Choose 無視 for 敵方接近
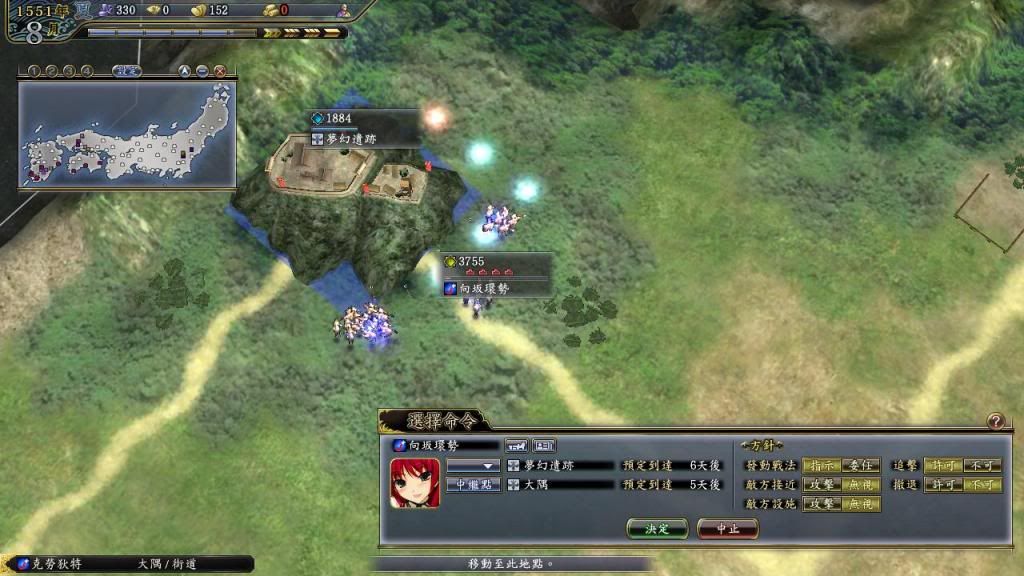The image size is (1024, 576). (860, 485)
